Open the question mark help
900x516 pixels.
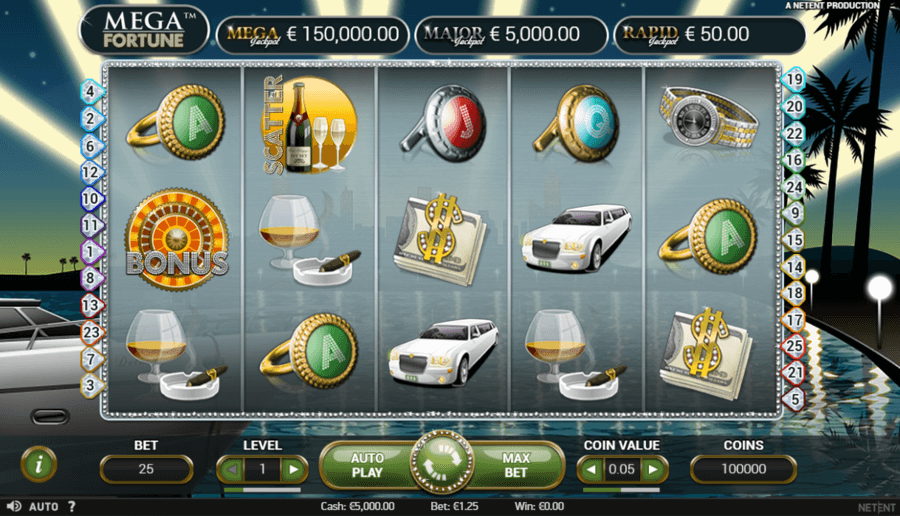click(x=71, y=507)
